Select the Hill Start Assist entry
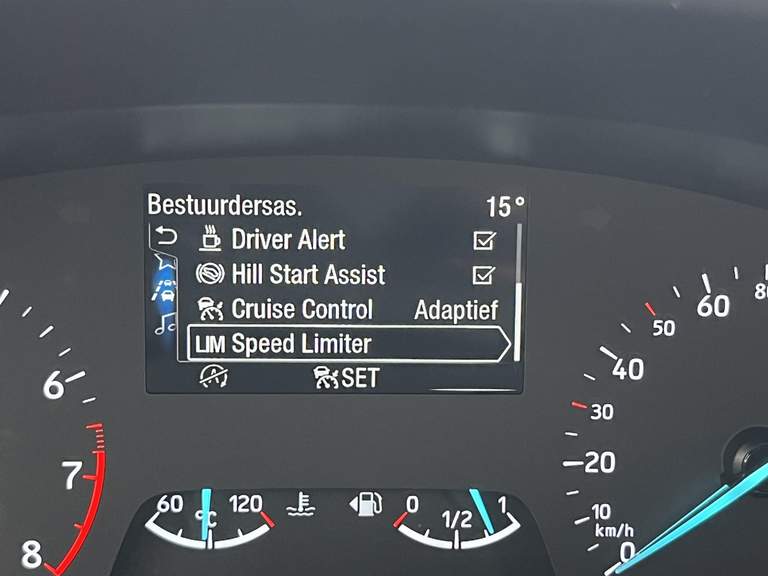Image resolution: width=768 pixels, height=576 pixels. [x=308, y=274]
